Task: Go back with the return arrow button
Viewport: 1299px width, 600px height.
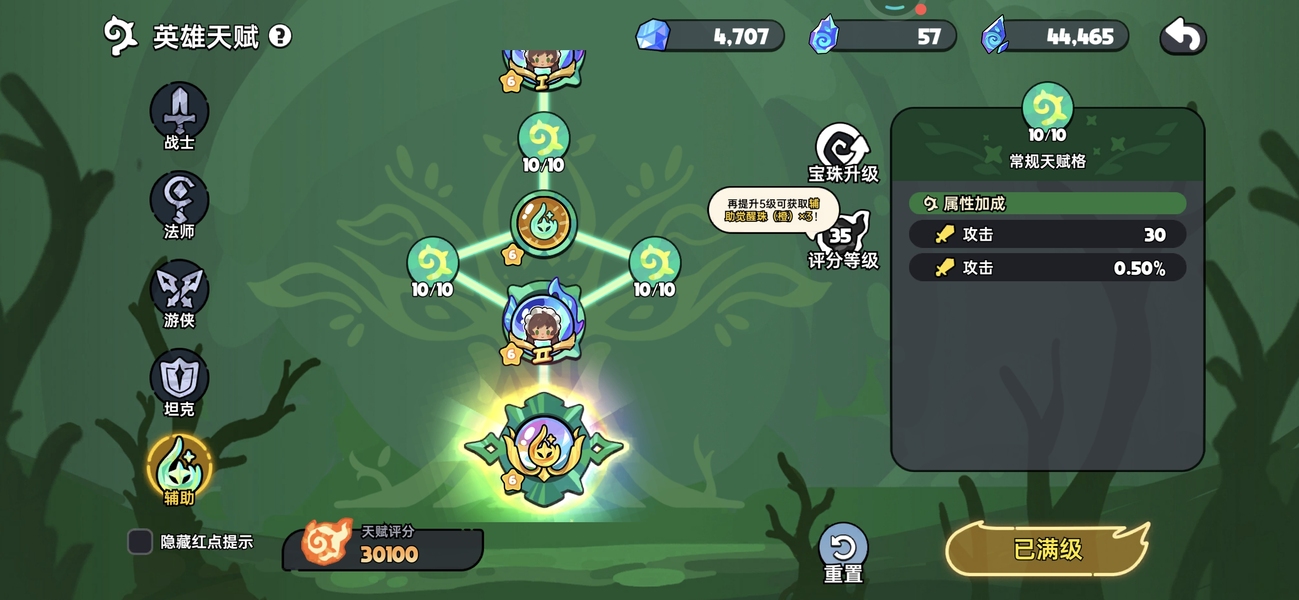Action: (1183, 37)
